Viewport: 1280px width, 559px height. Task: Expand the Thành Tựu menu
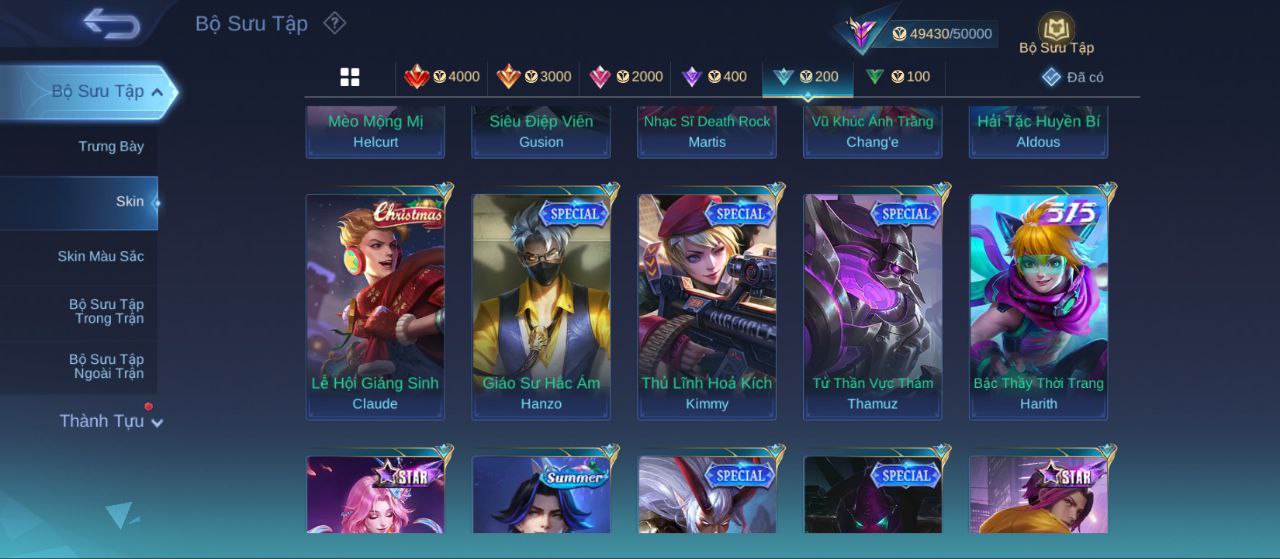[110, 422]
